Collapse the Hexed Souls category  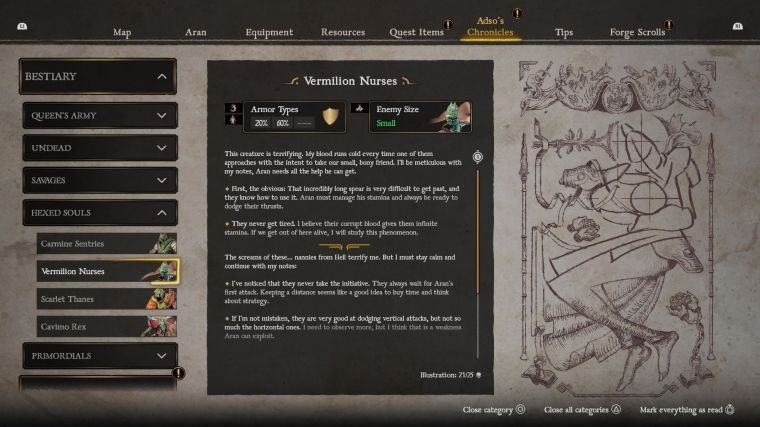click(x=99, y=213)
